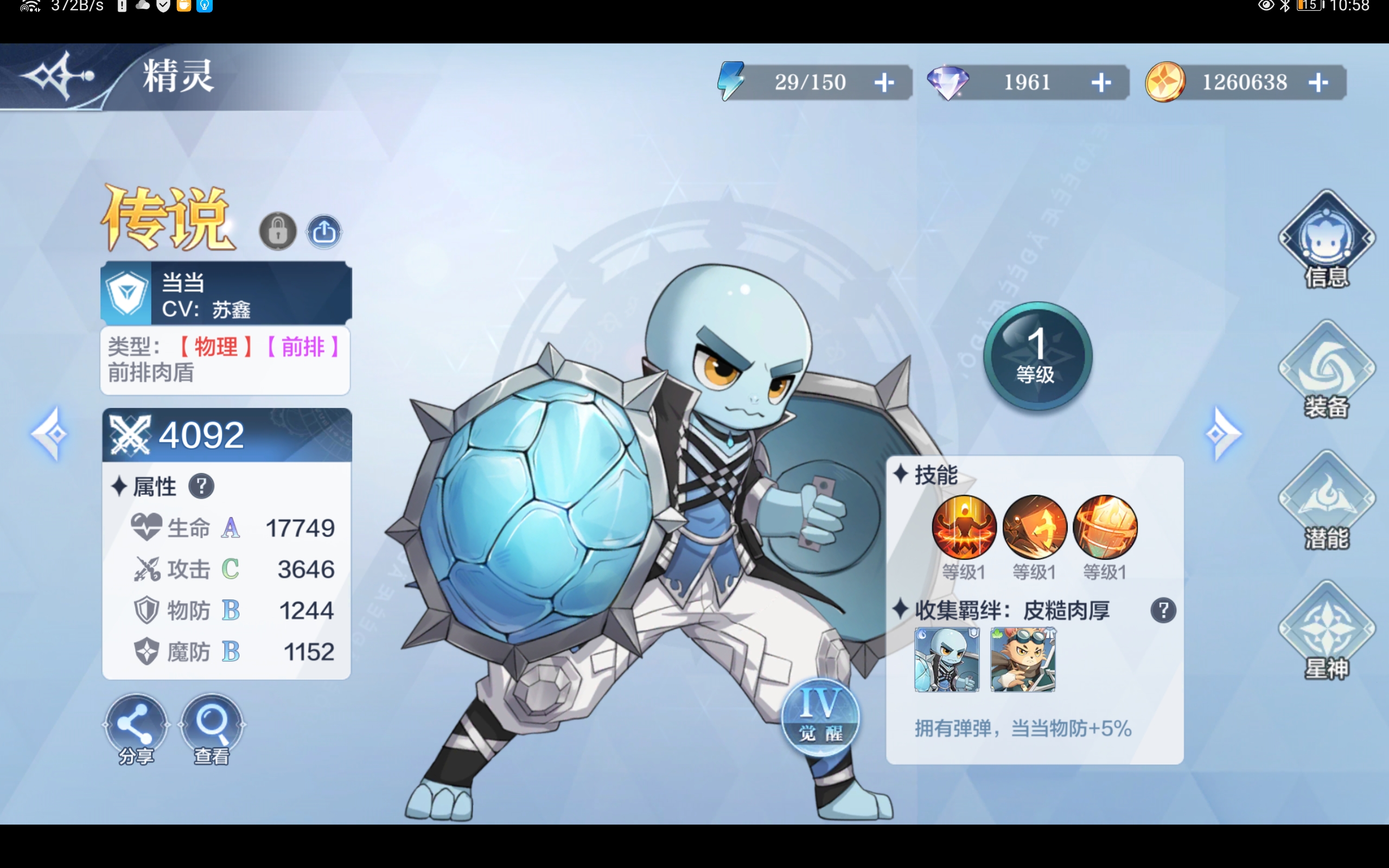Screen dimensions: 1389x868
Task: Select the third skill icon with flaming shield
Action: (x=1105, y=527)
